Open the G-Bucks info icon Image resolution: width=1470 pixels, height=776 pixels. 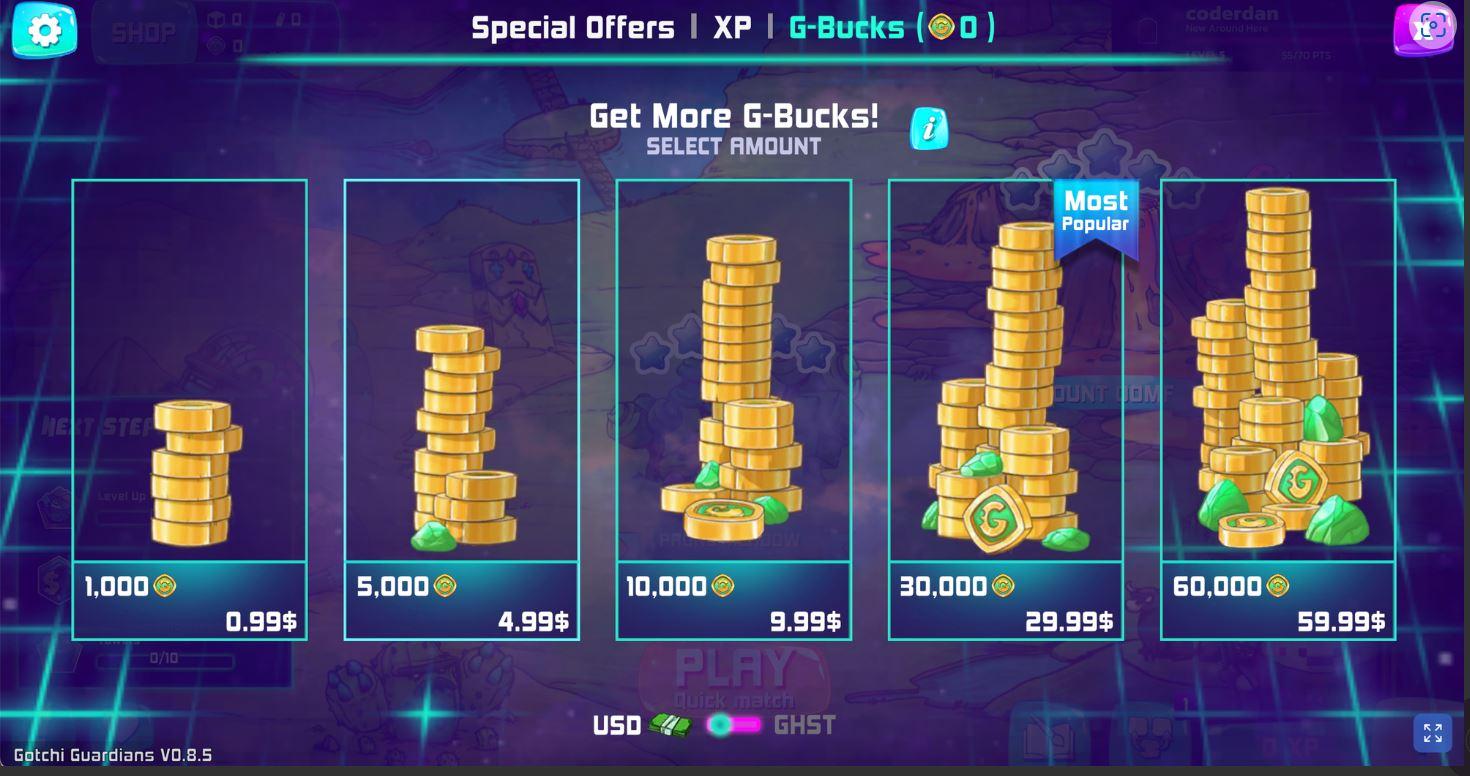pos(930,129)
